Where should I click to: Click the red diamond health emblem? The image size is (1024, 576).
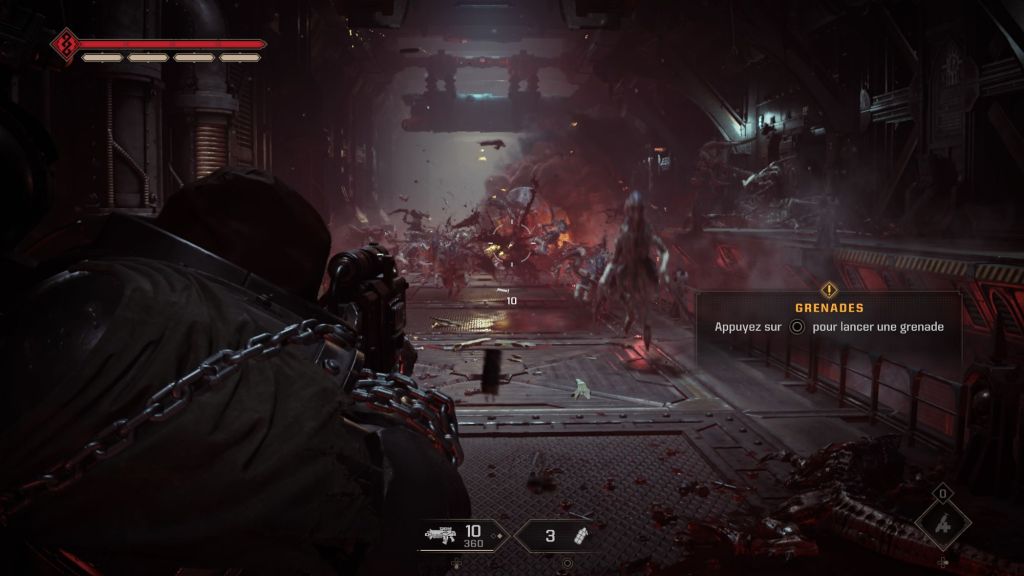63,44
